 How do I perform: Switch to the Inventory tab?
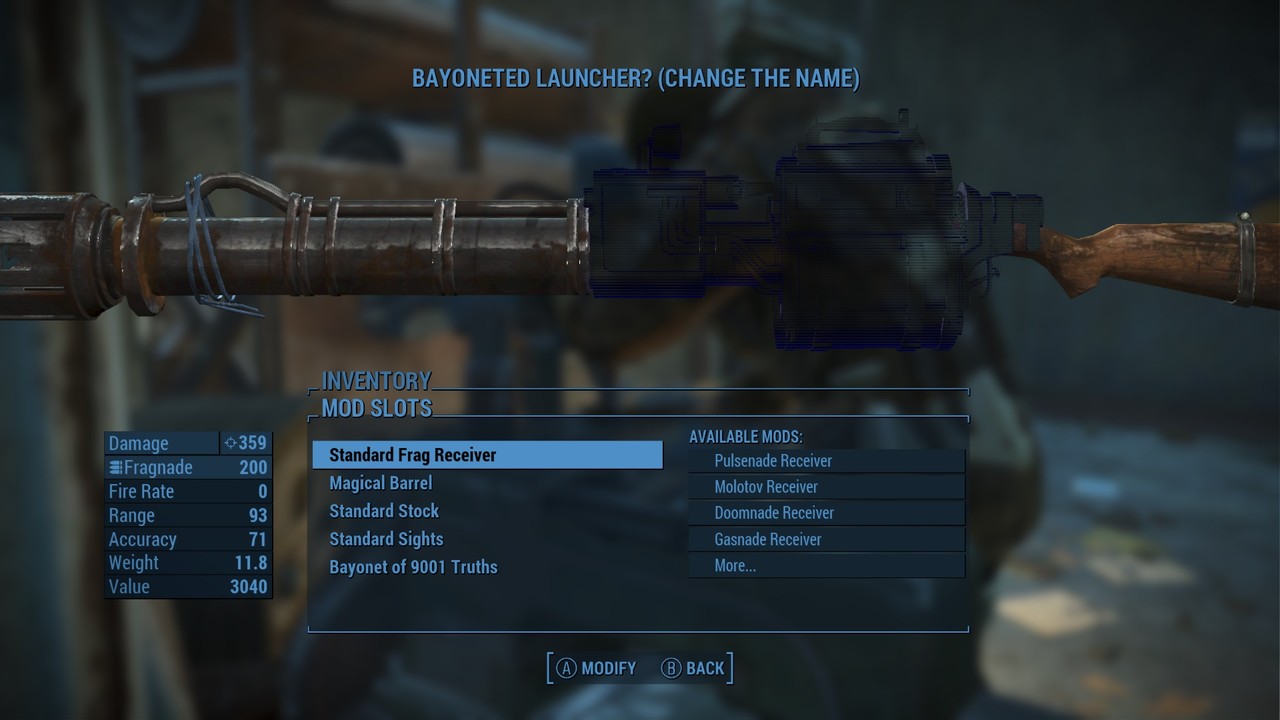[375, 381]
